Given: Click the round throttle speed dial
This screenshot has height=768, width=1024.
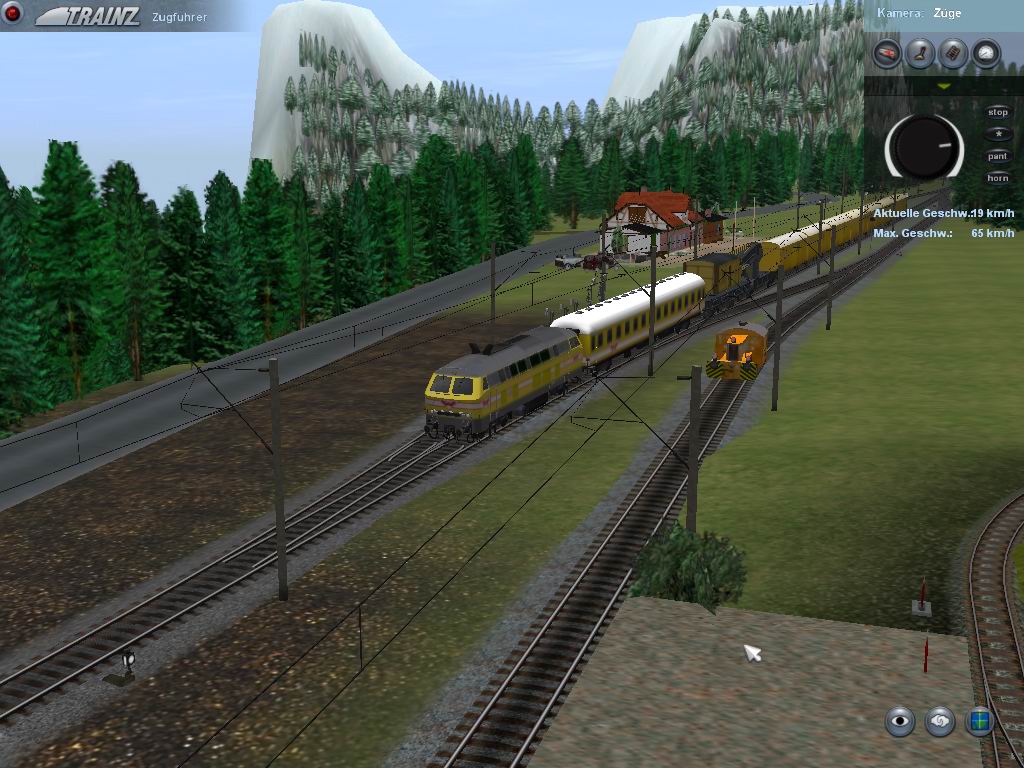Looking at the screenshot, I should pyautogui.click(x=924, y=147).
